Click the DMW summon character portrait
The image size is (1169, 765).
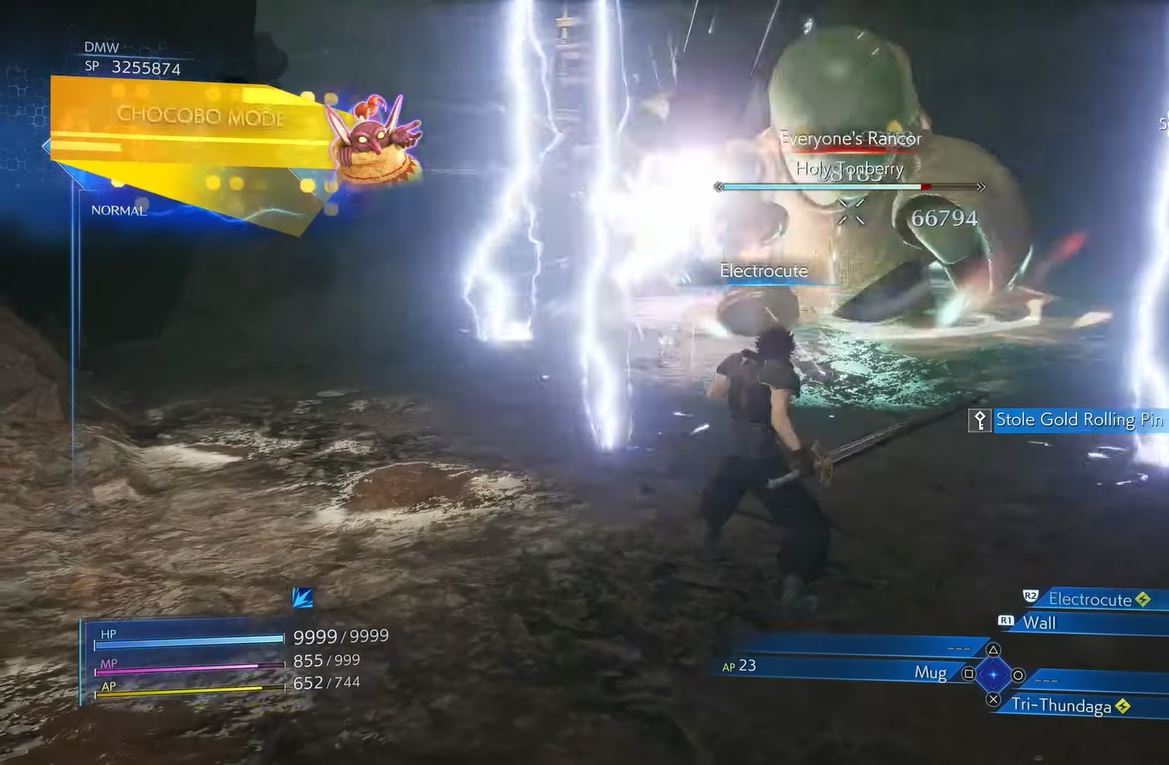tap(374, 140)
